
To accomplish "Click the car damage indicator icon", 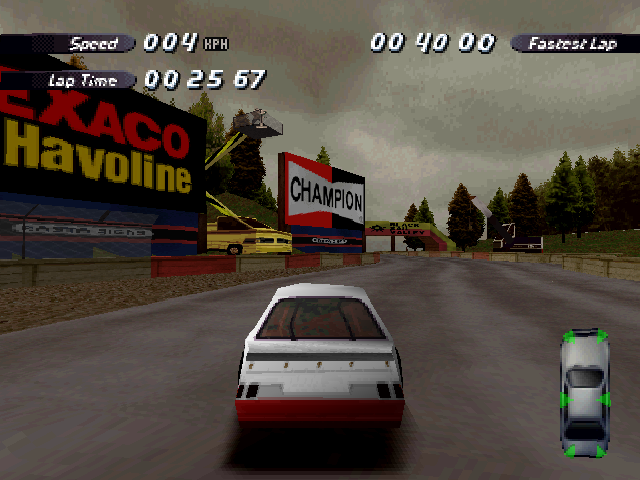I will 586,393.
